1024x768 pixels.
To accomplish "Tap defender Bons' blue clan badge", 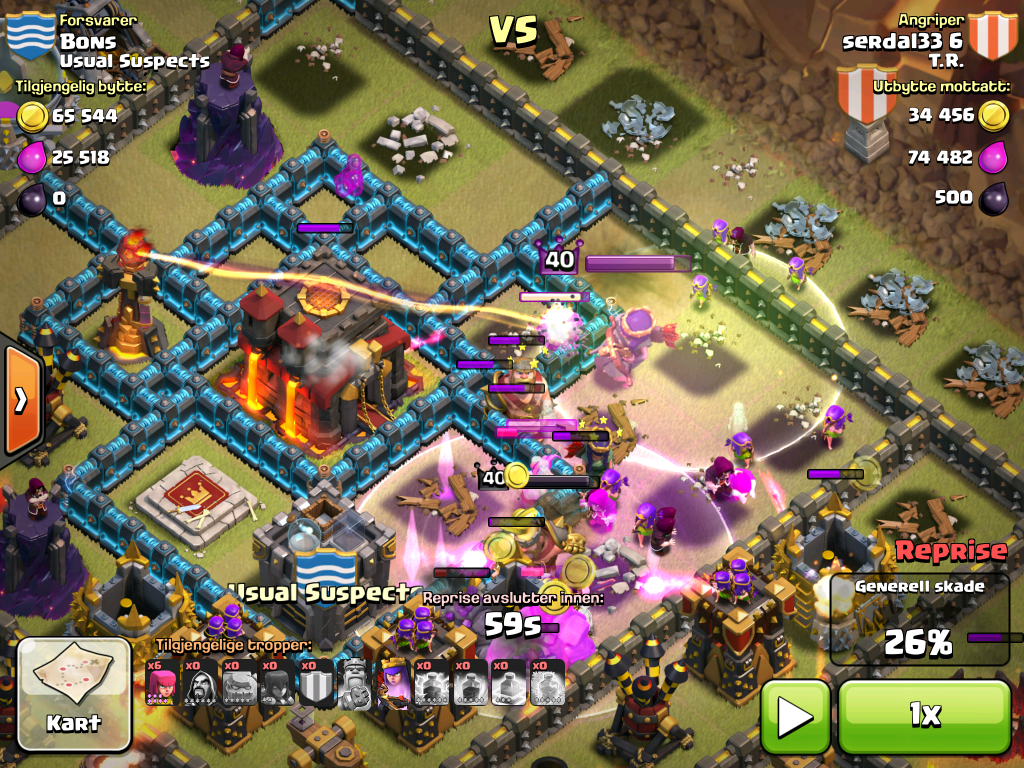I will point(30,35).
